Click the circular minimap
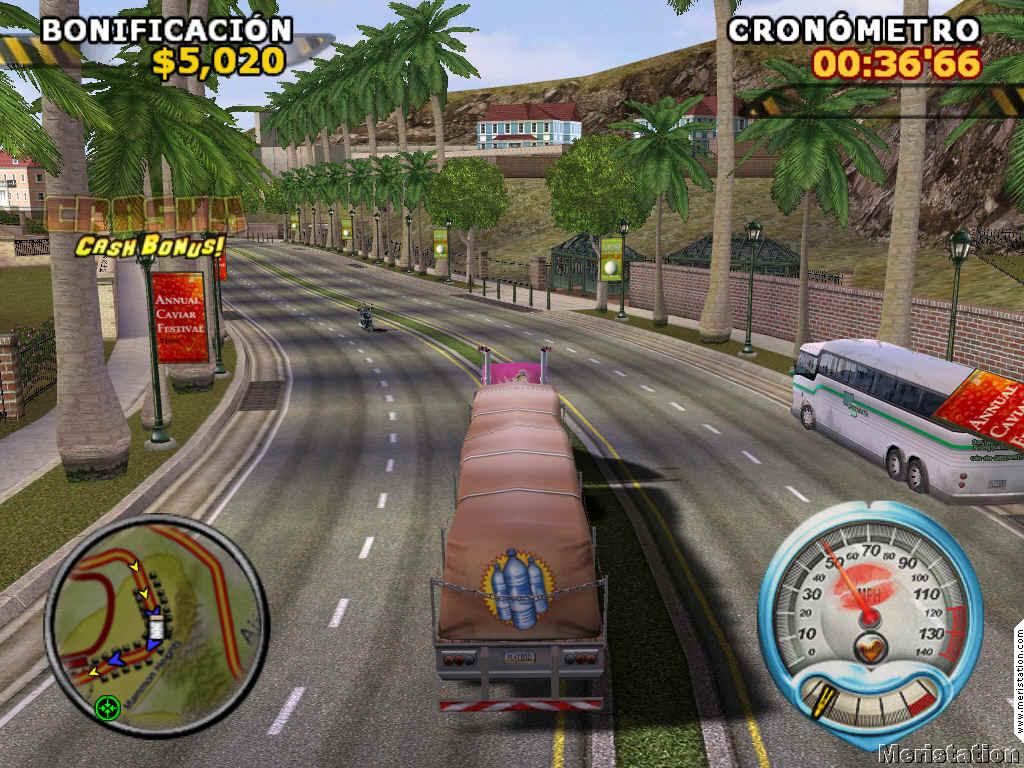The image size is (1024, 768). point(156,623)
